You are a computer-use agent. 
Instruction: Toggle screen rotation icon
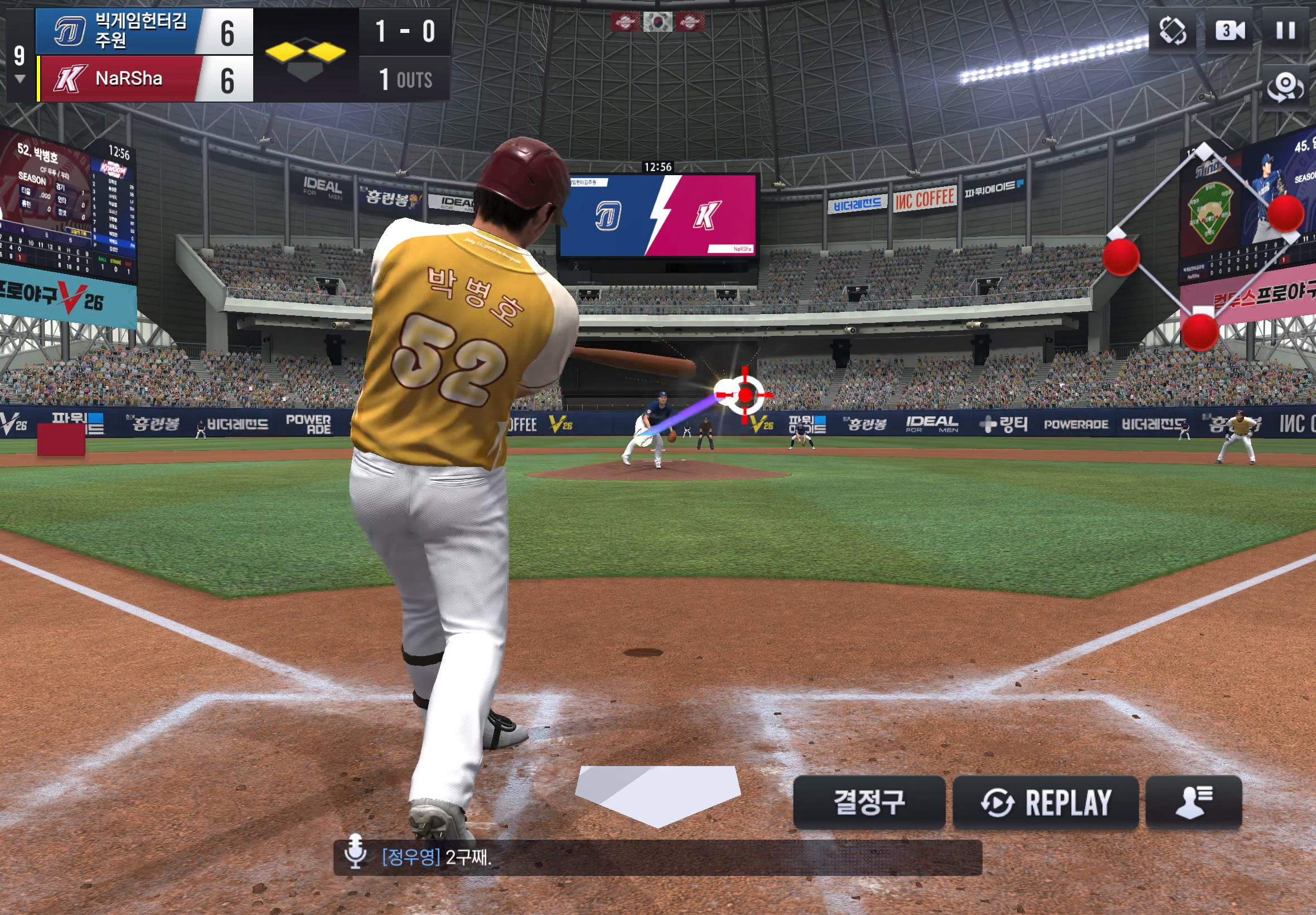tap(1172, 30)
